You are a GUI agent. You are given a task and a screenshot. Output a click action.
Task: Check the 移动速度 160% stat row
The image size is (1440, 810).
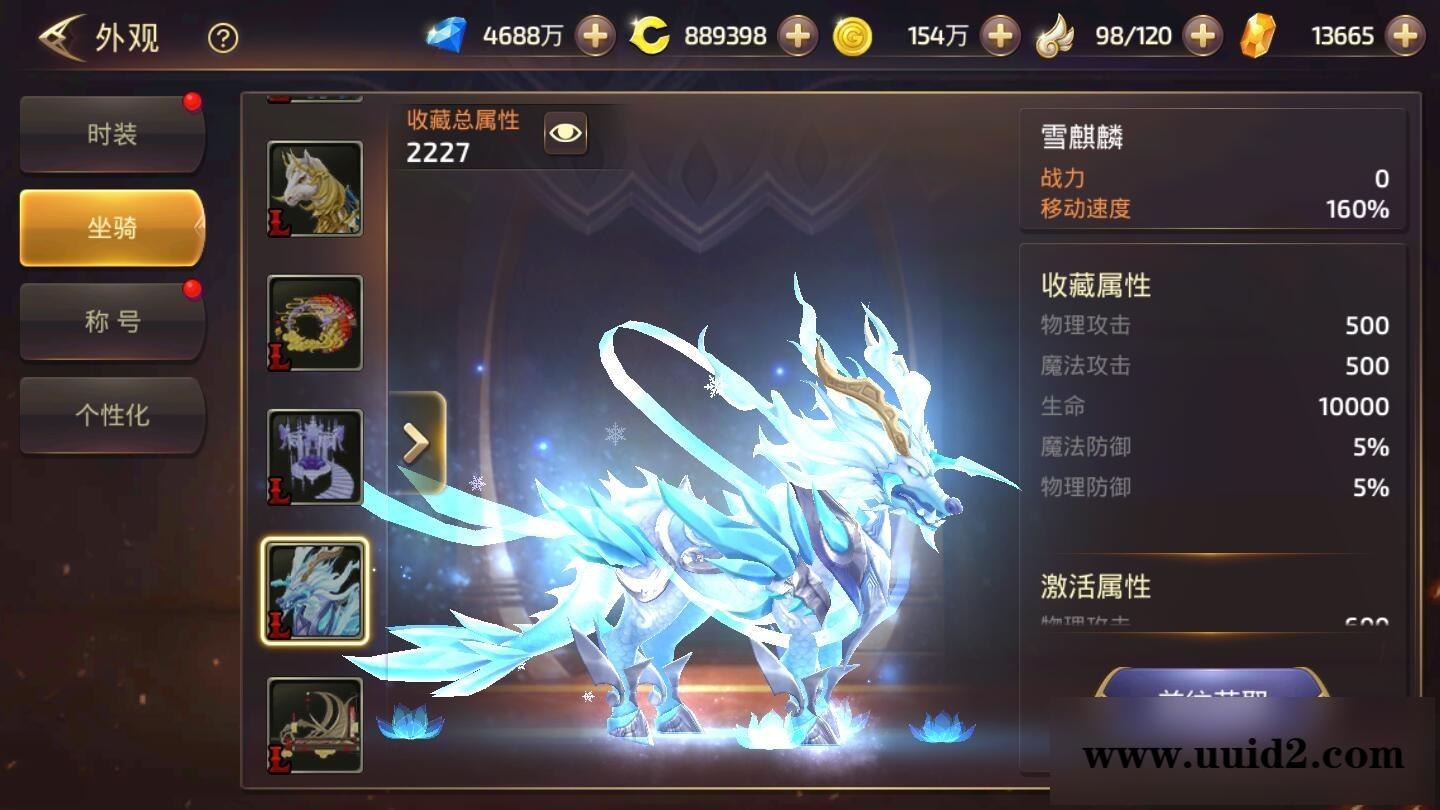coord(1208,210)
